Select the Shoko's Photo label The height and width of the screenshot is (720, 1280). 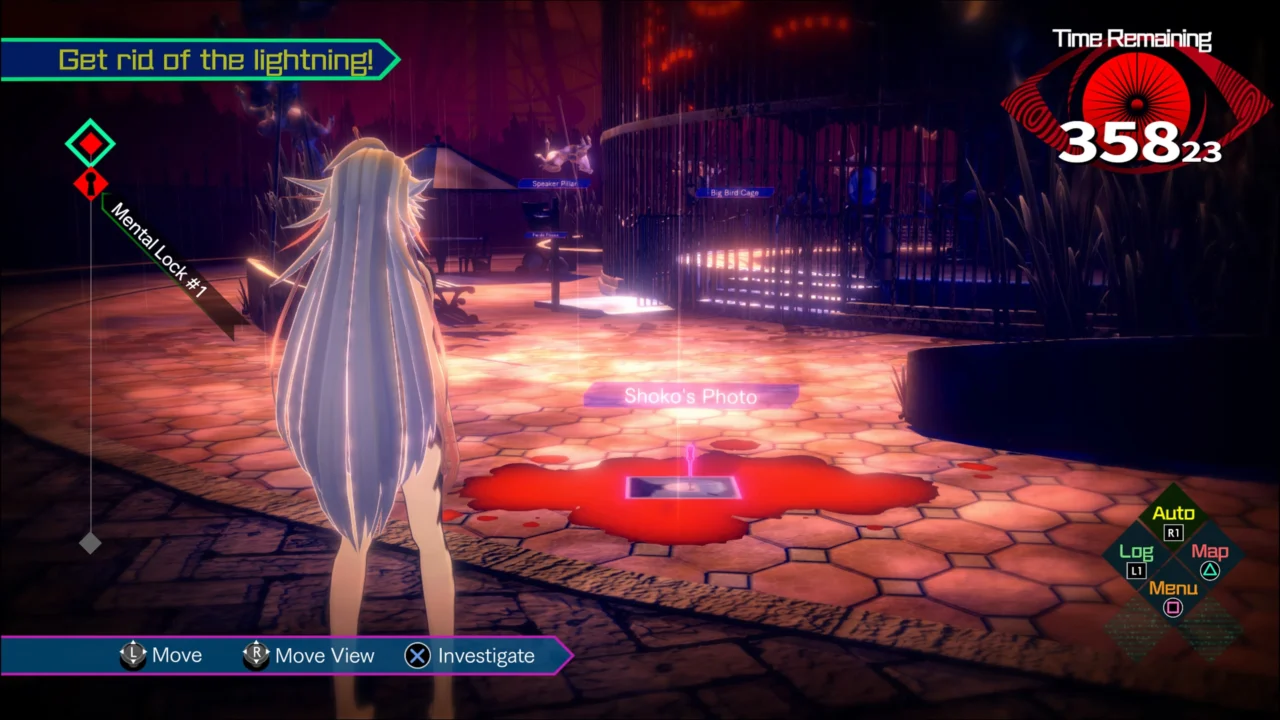coord(690,396)
